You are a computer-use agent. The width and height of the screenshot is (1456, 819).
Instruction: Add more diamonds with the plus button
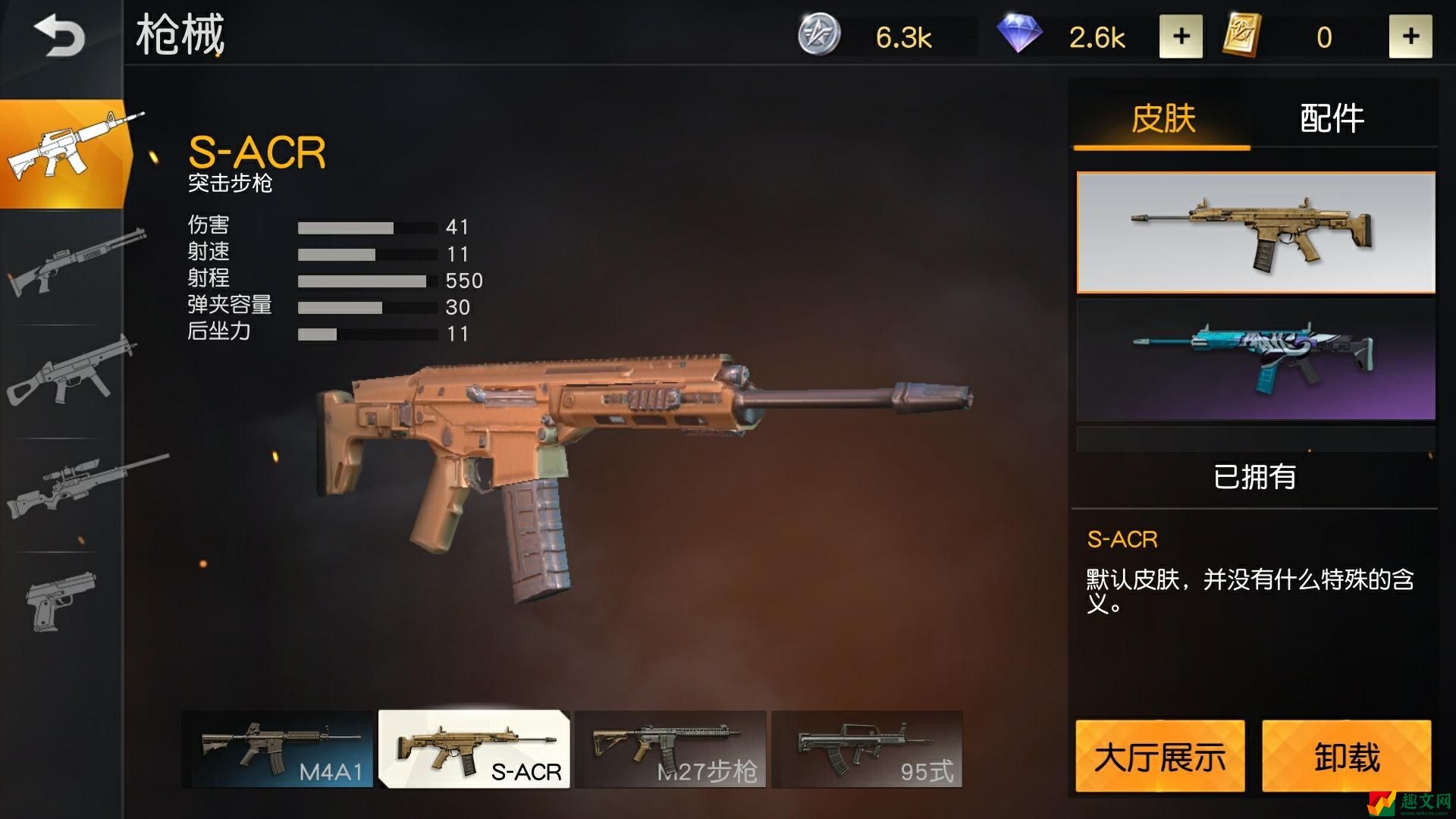click(1180, 36)
